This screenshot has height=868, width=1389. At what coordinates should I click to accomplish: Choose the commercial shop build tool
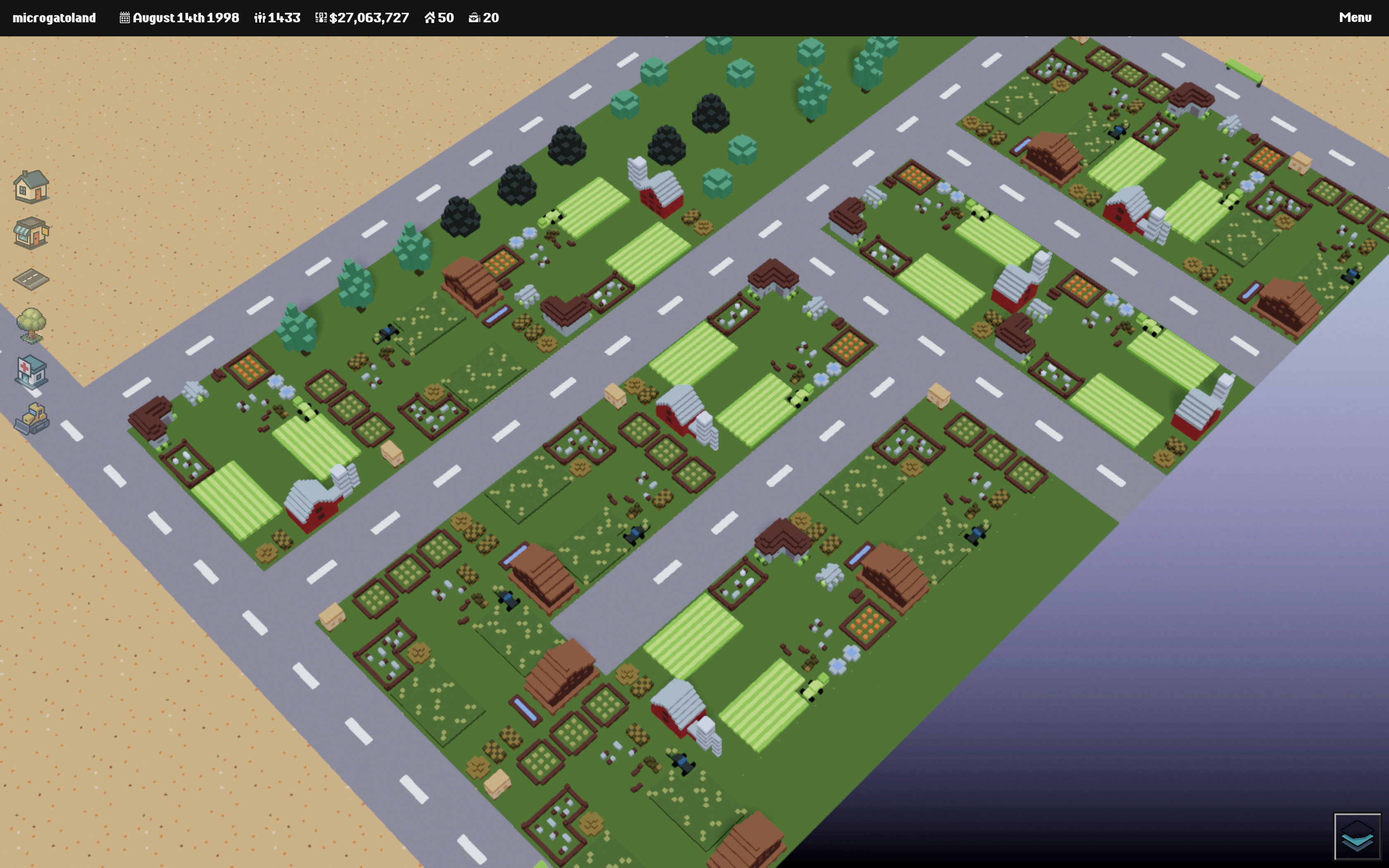[x=31, y=233]
